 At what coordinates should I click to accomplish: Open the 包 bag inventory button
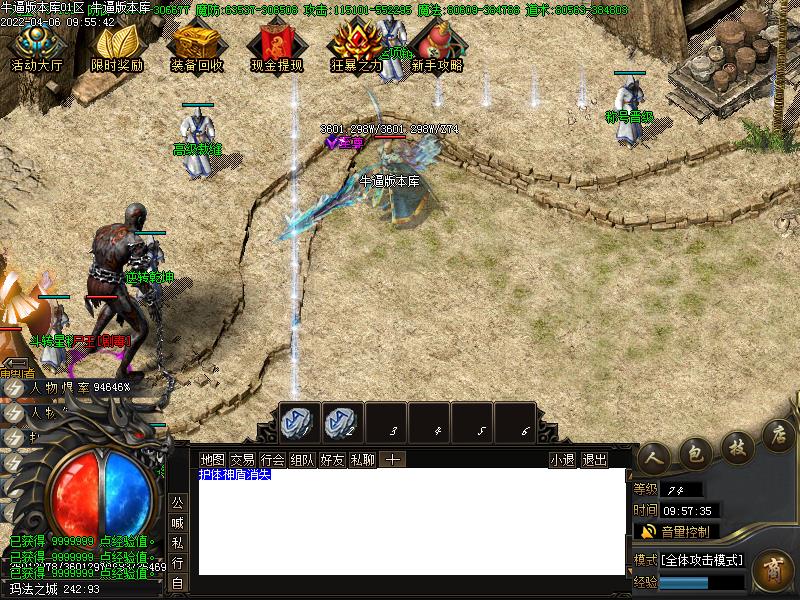(696, 452)
